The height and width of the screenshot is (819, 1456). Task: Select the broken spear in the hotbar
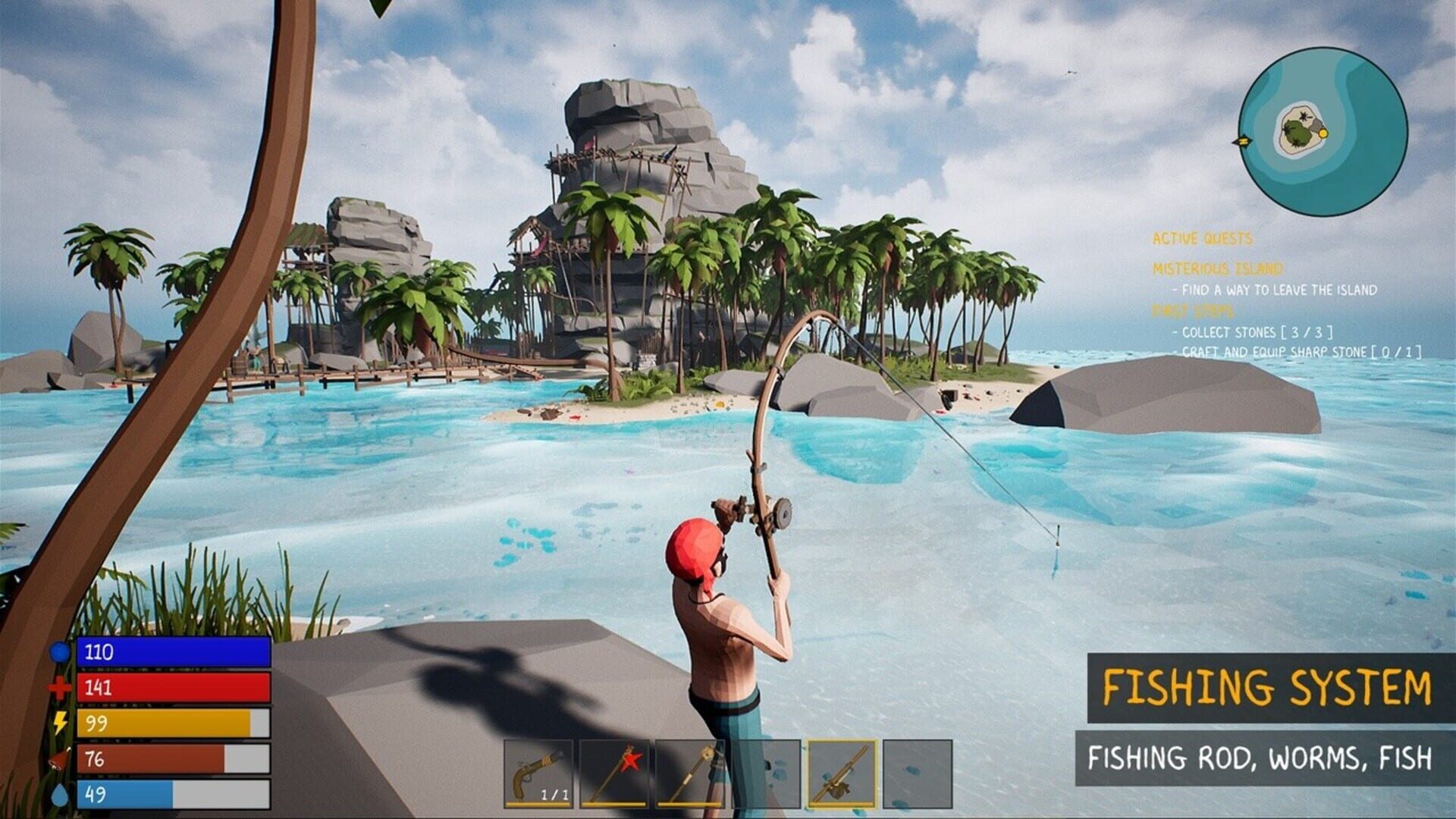tap(616, 773)
